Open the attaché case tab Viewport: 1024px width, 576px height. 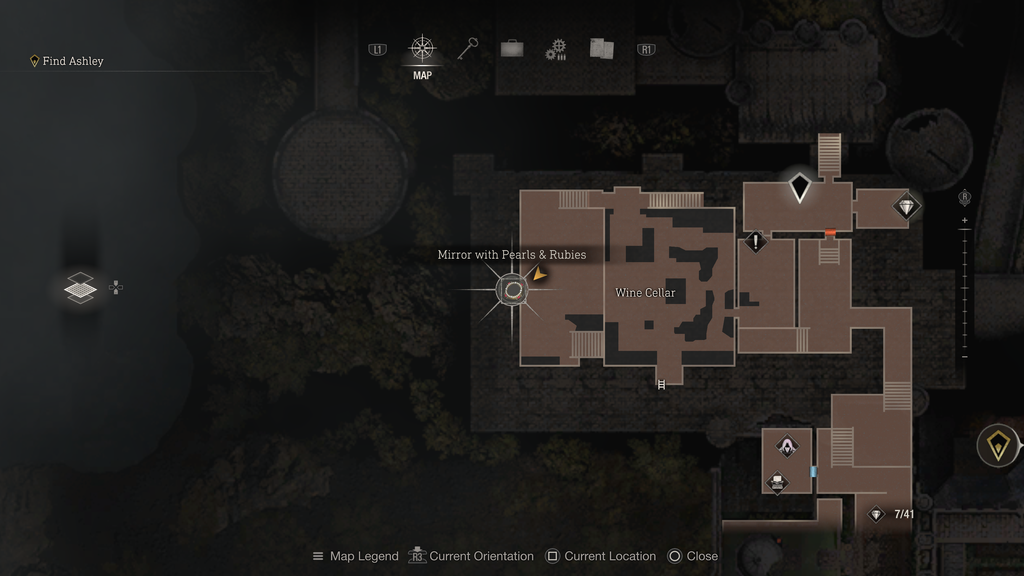point(512,49)
